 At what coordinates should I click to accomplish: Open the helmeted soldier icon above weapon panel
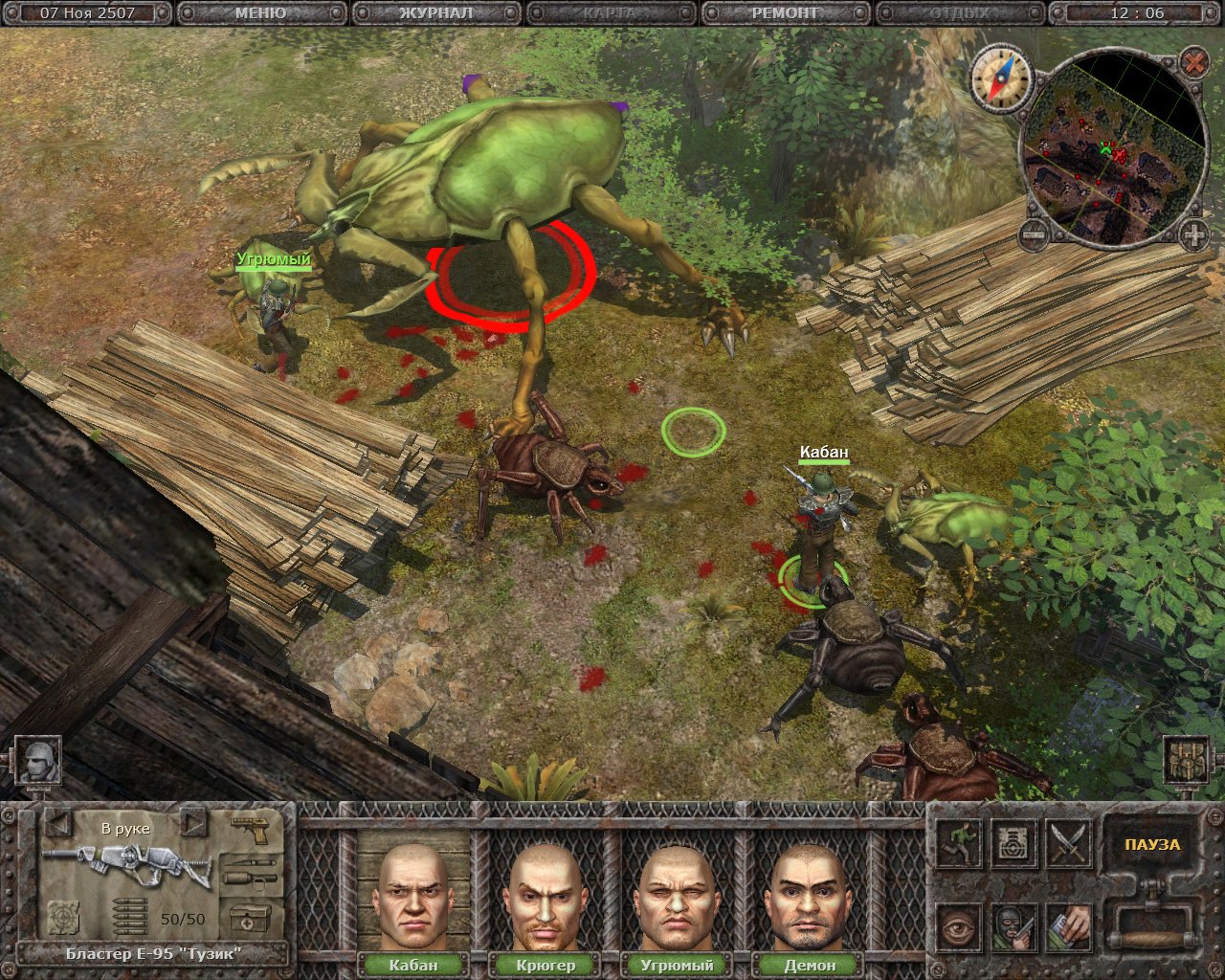[x=39, y=761]
